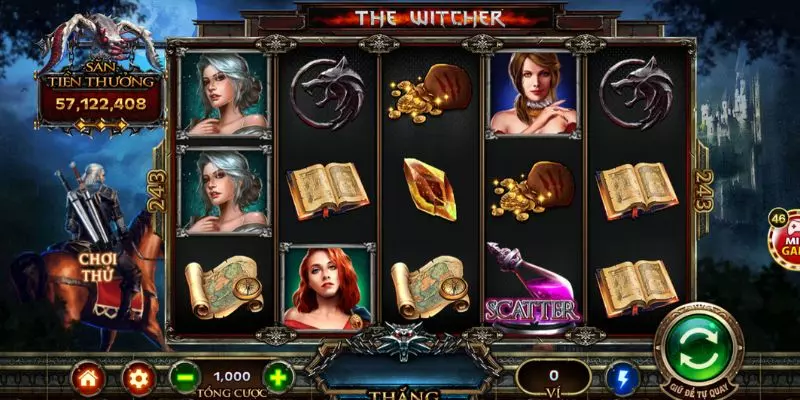
Task: Go back to the home lobby
Action: [89, 378]
